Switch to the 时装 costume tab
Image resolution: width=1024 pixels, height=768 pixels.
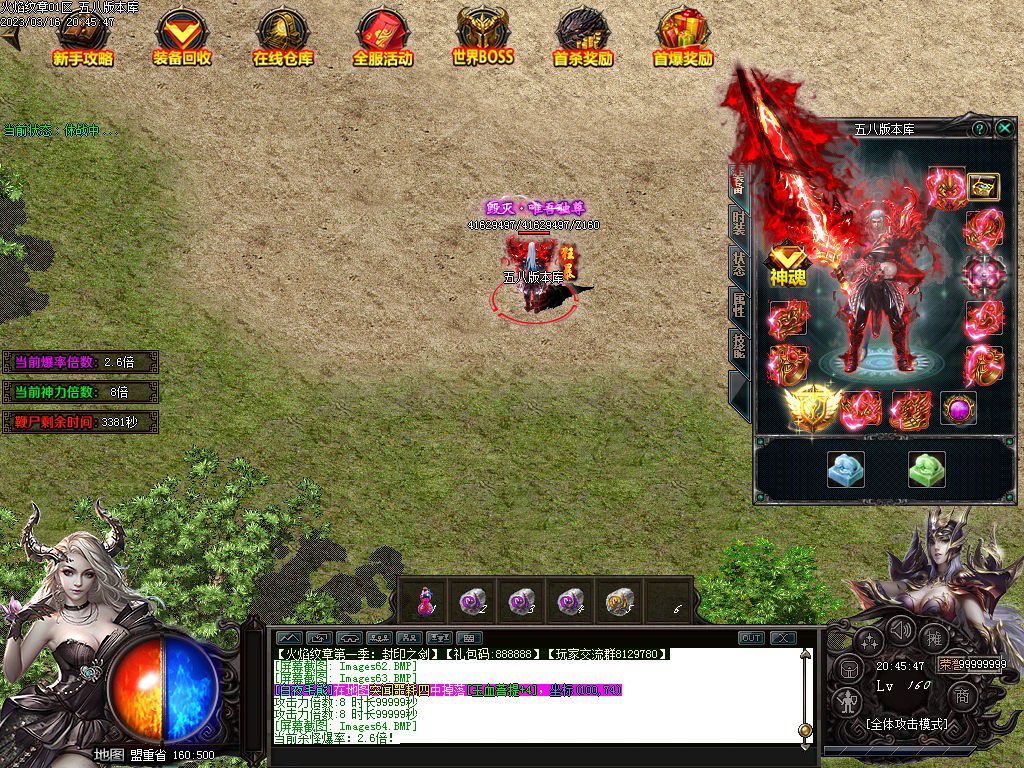click(x=738, y=222)
